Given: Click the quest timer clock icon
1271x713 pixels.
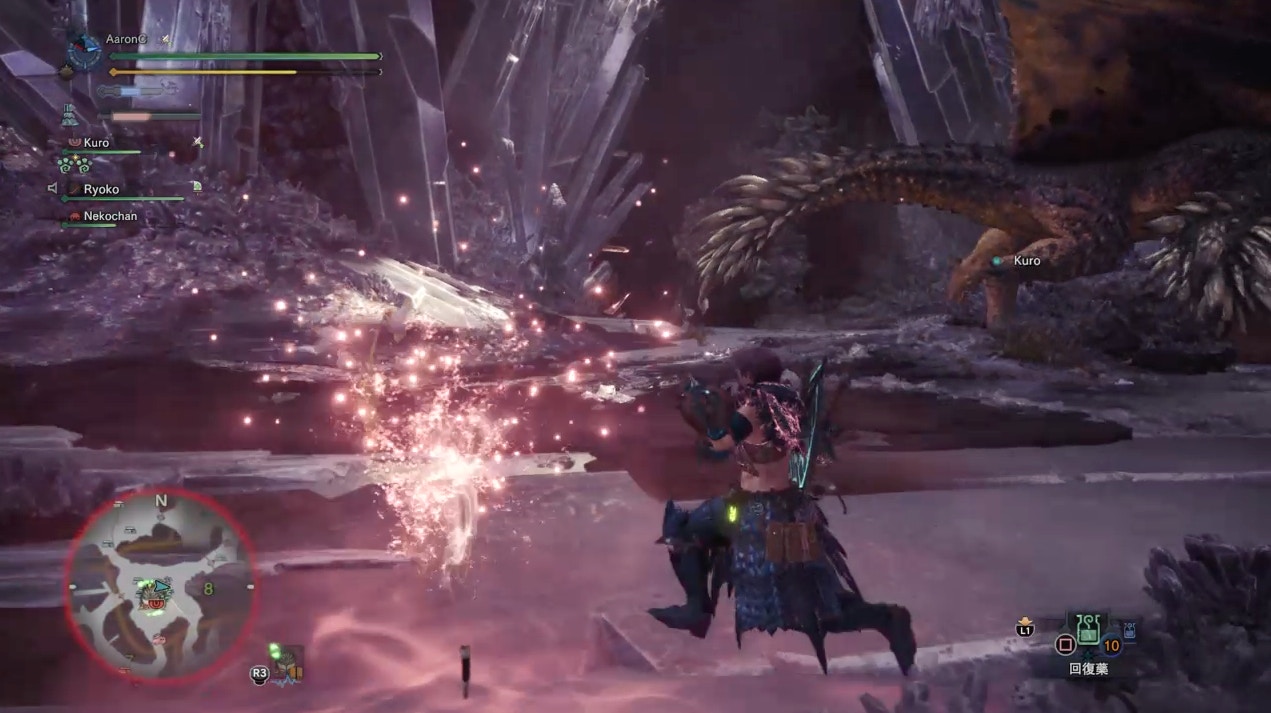Looking at the screenshot, I should point(85,51).
